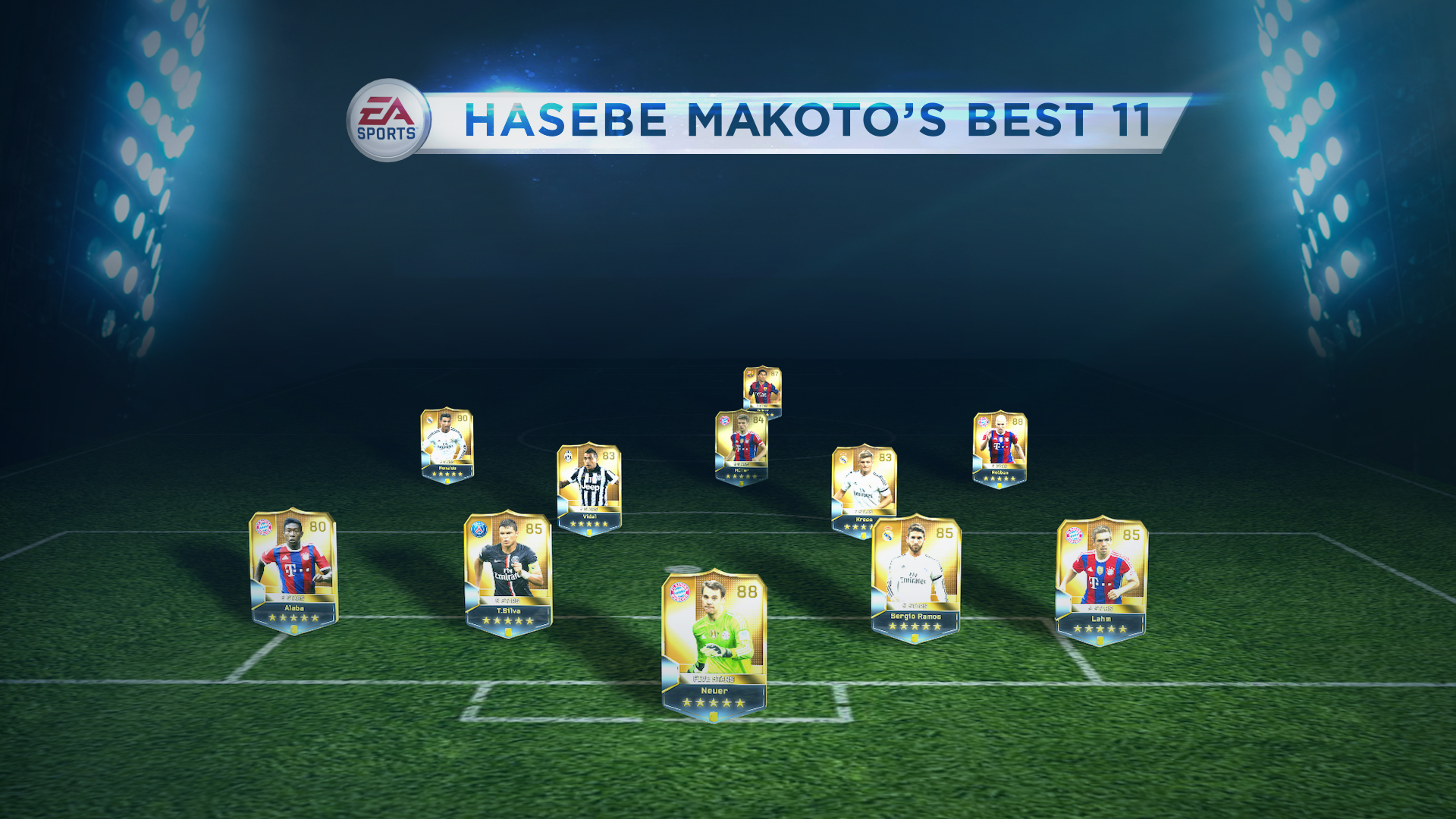
Task: Select the Vidal Juventus card
Action: (x=589, y=489)
